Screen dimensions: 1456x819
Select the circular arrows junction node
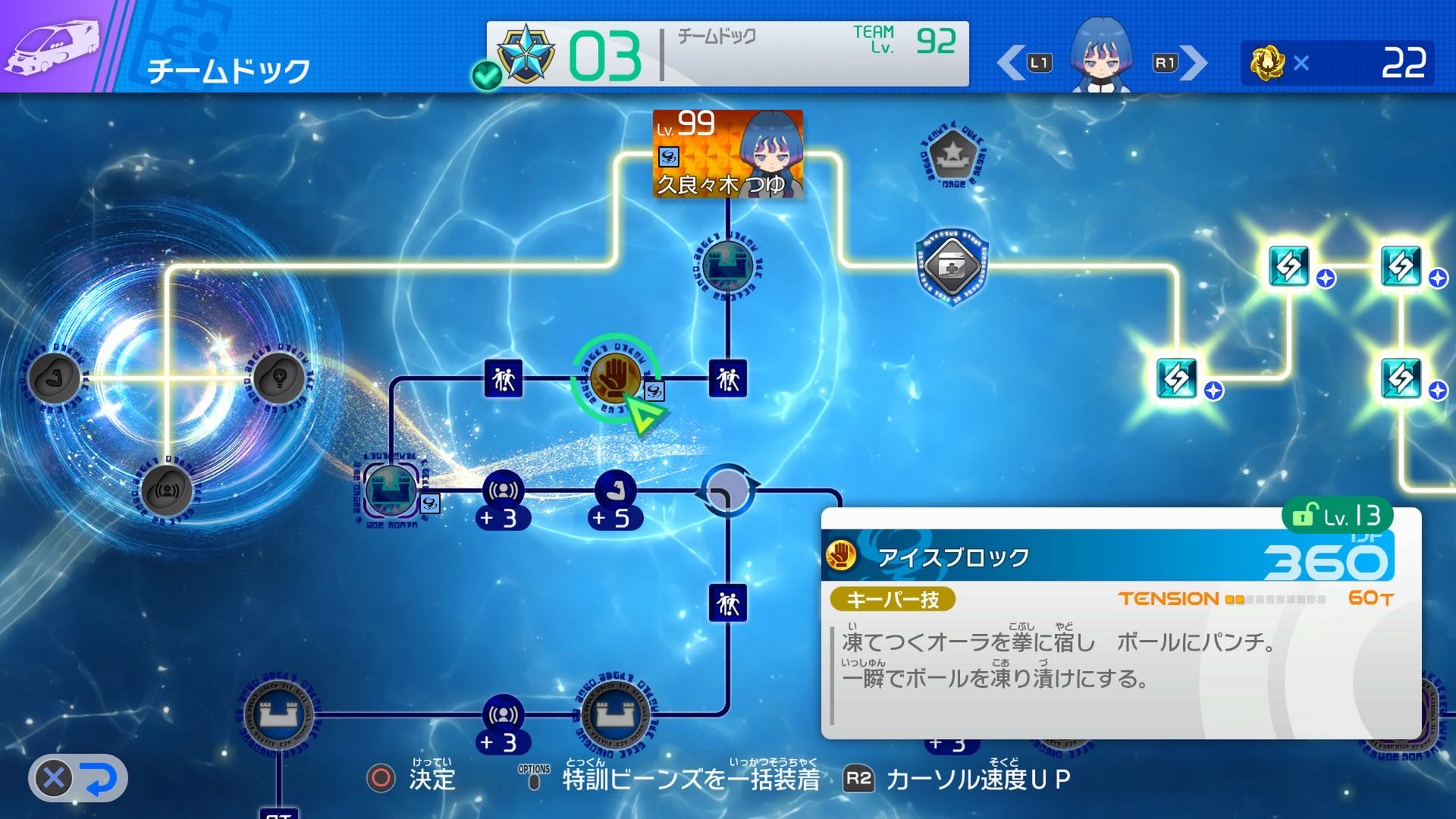pyautogui.click(x=727, y=491)
